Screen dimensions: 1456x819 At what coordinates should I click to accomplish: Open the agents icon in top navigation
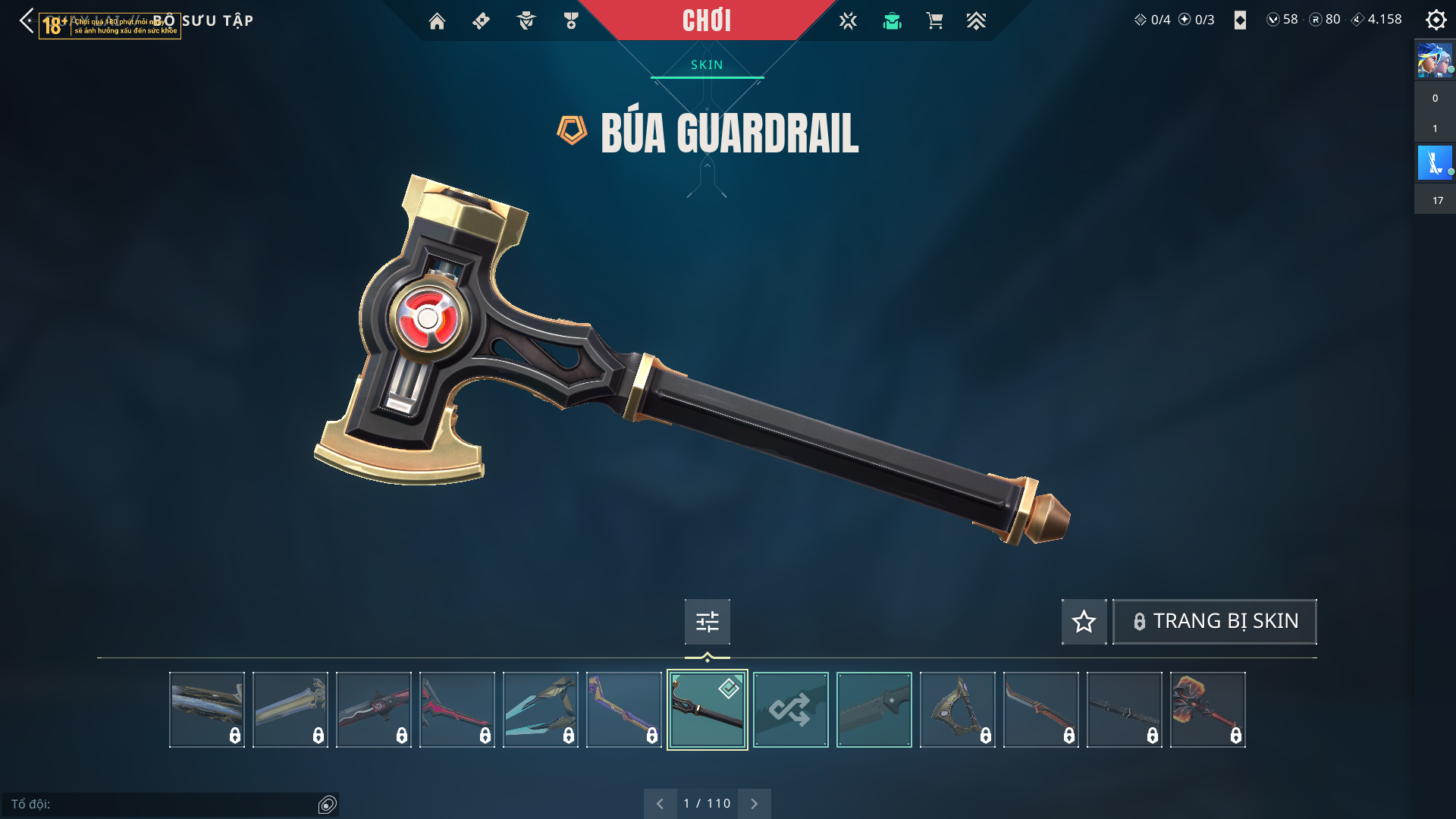526,21
